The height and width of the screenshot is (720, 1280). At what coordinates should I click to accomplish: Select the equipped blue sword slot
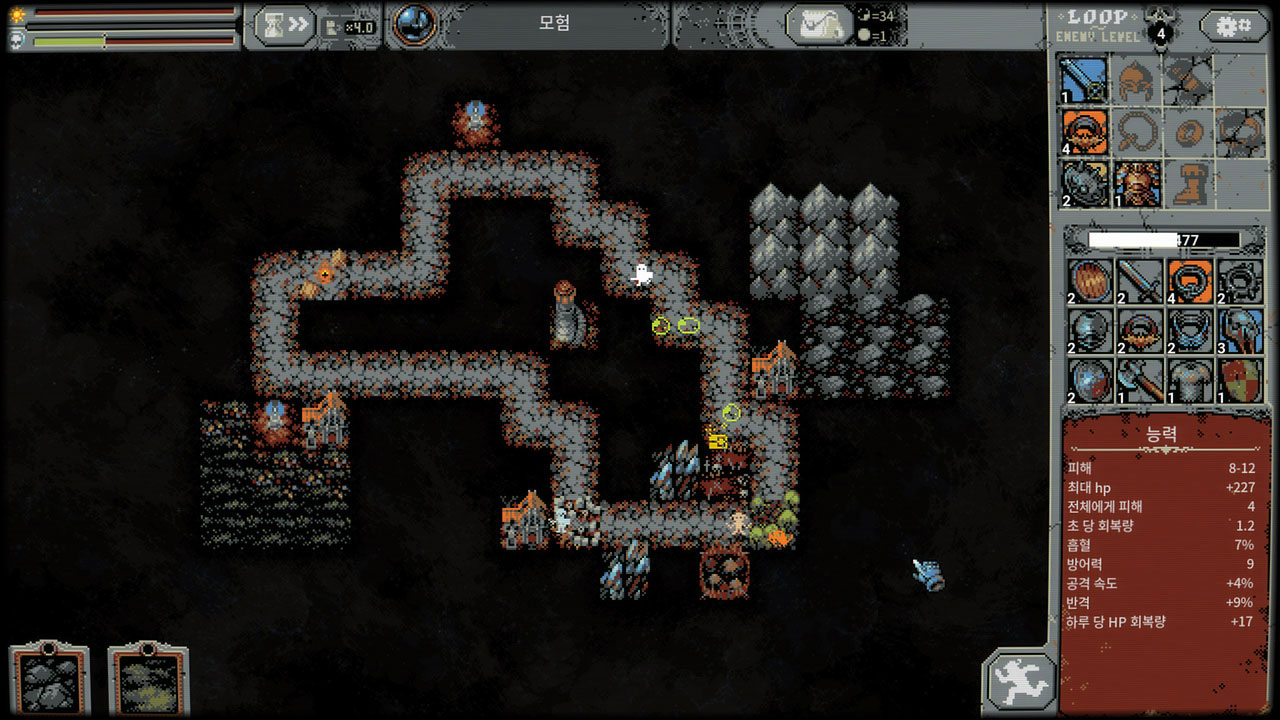click(x=1084, y=79)
